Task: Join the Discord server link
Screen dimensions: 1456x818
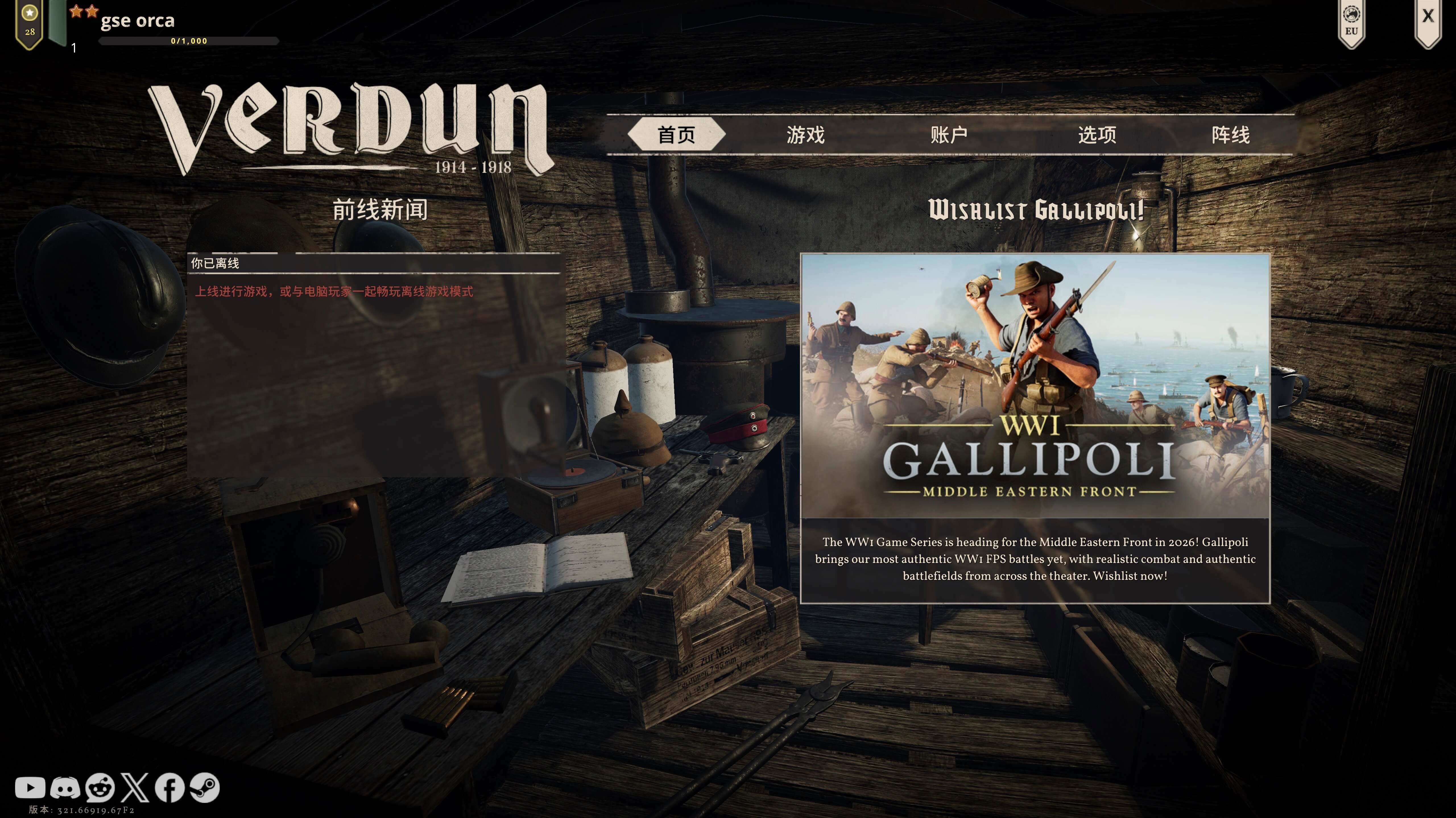Action: [x=65, y=788]
